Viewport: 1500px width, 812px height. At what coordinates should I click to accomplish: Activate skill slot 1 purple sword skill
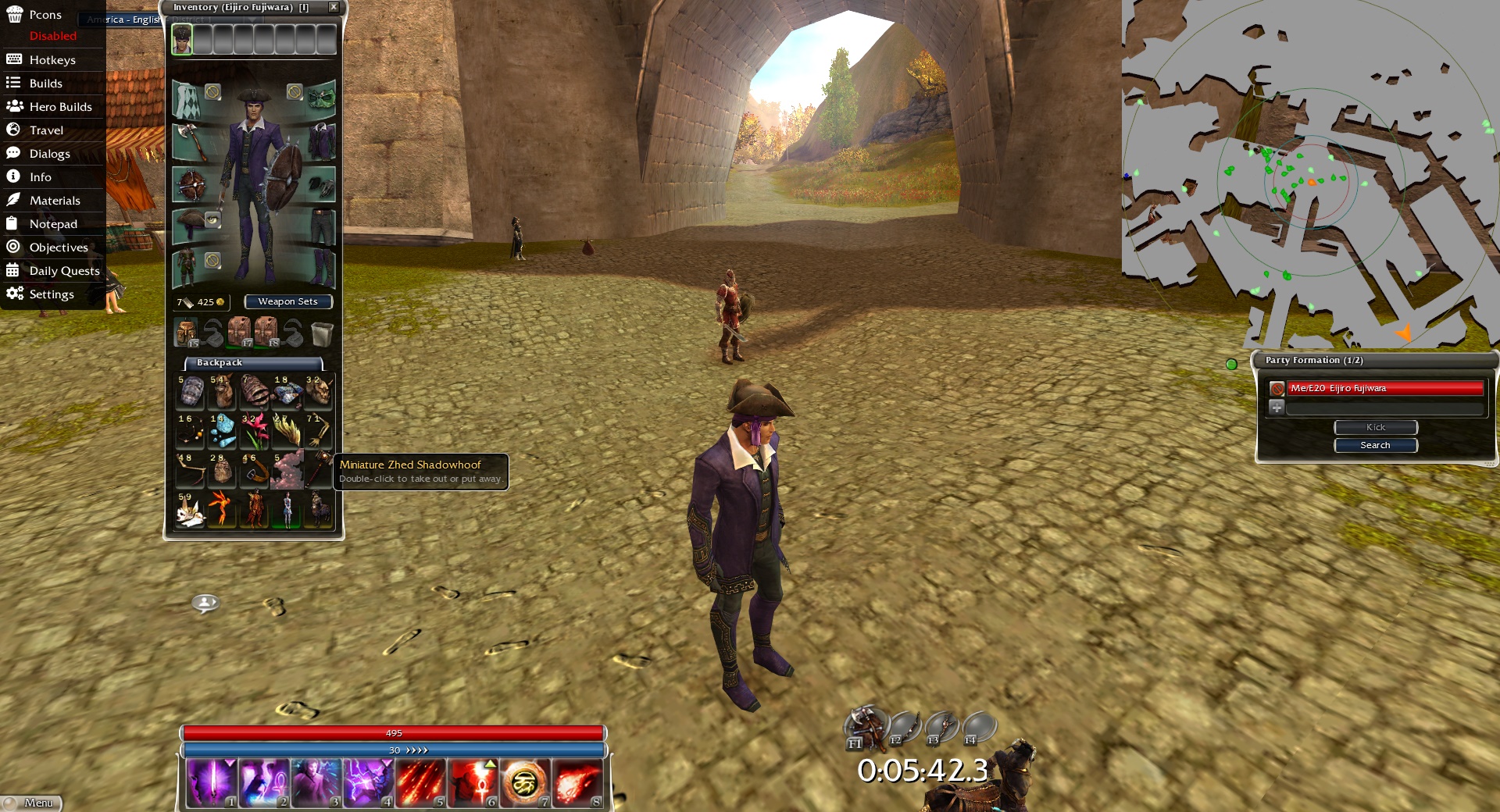click(x=212, y=782)
